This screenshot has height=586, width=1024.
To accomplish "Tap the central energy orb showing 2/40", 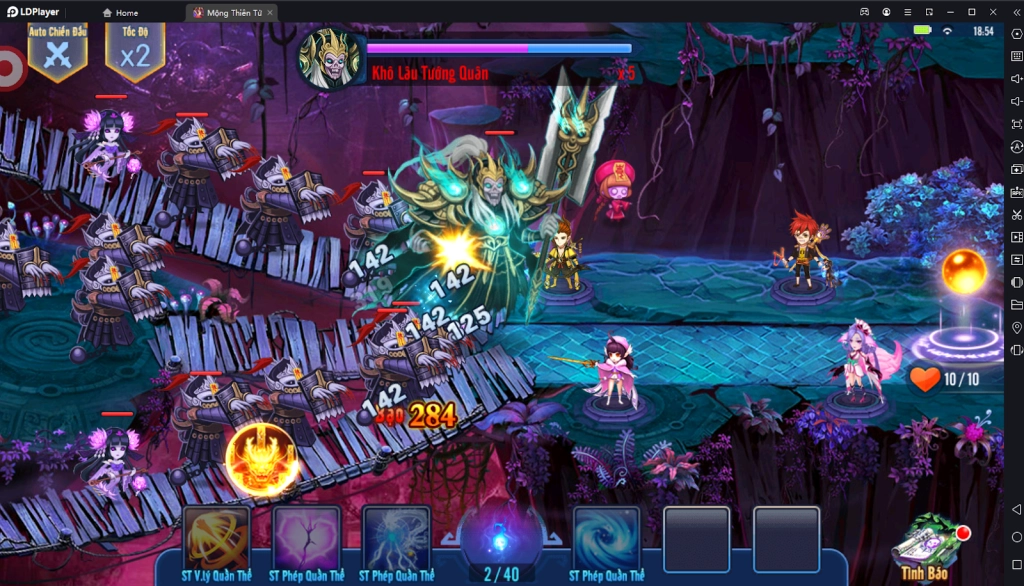I will click(x=501, y=539).
